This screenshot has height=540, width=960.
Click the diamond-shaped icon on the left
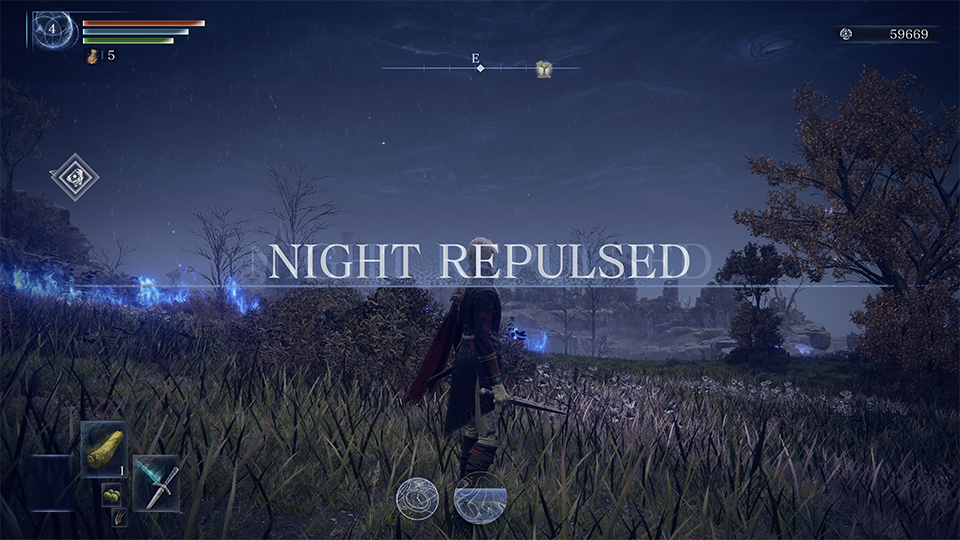[x=75, y=178]
